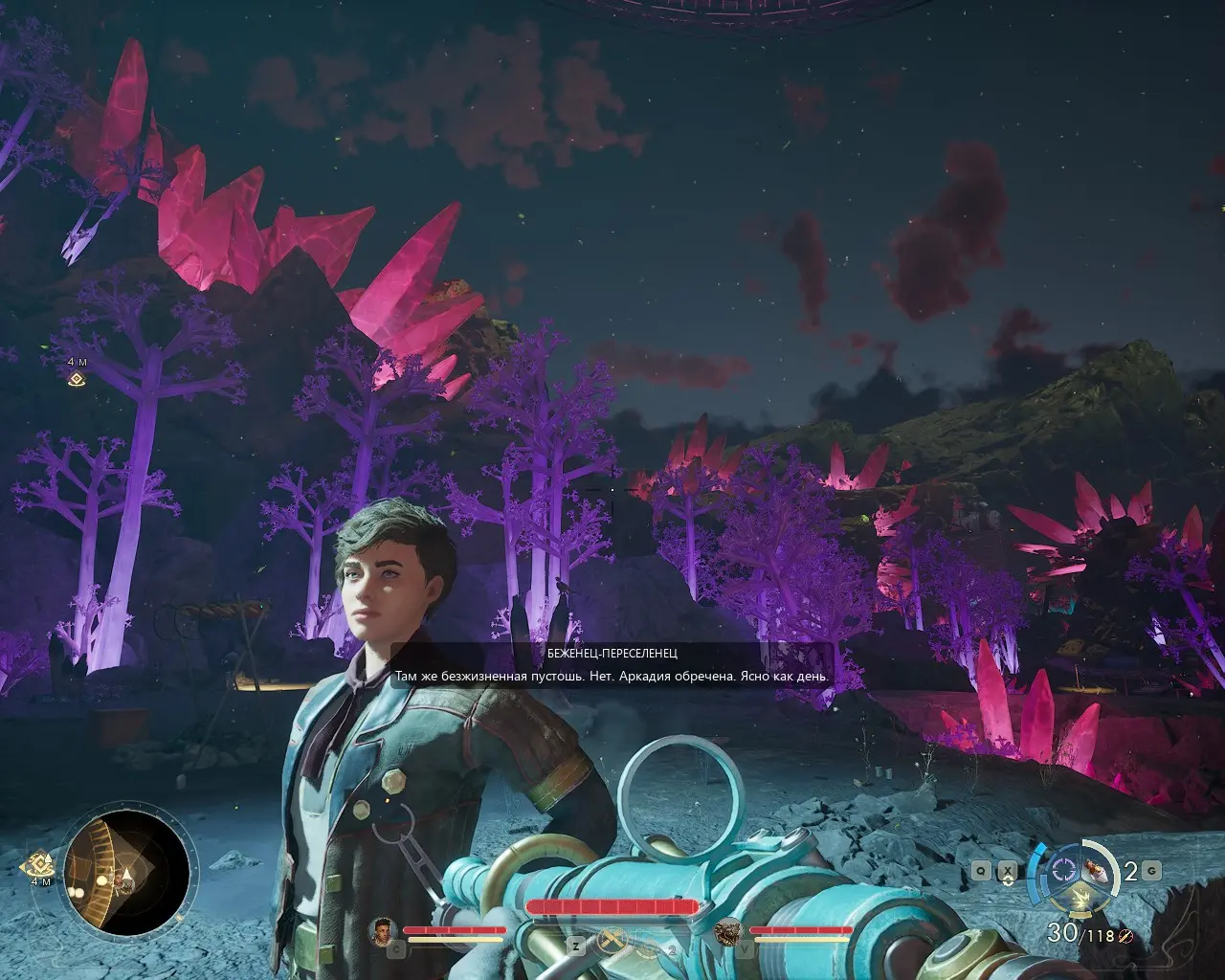Select the gold quest marker beside the minimap
Viewport: 1225px width, 980px height.
point(39,861)
